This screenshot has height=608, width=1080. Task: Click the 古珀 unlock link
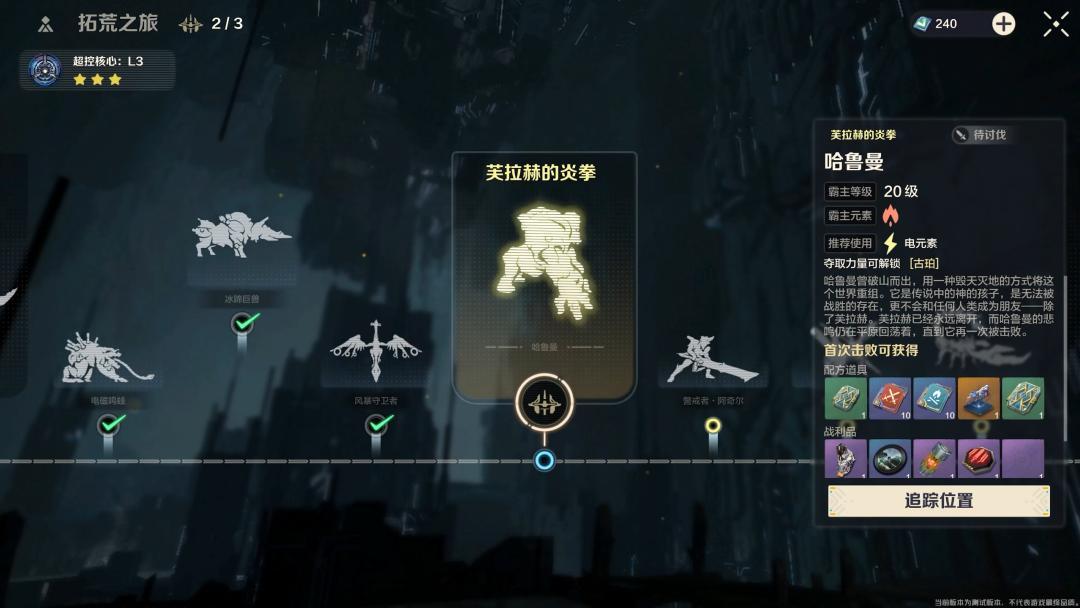point(923,263)
